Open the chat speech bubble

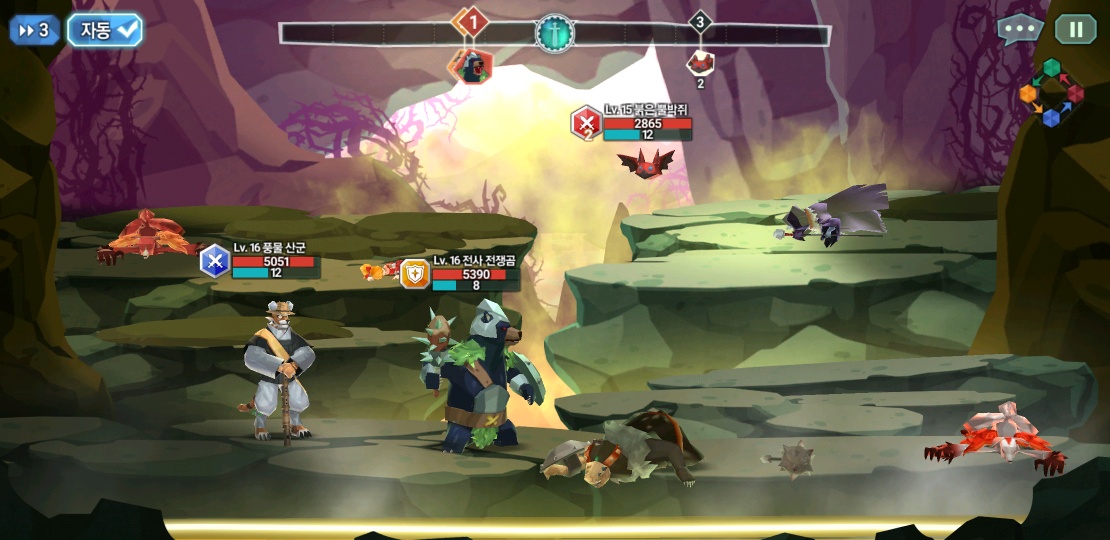1019,29
